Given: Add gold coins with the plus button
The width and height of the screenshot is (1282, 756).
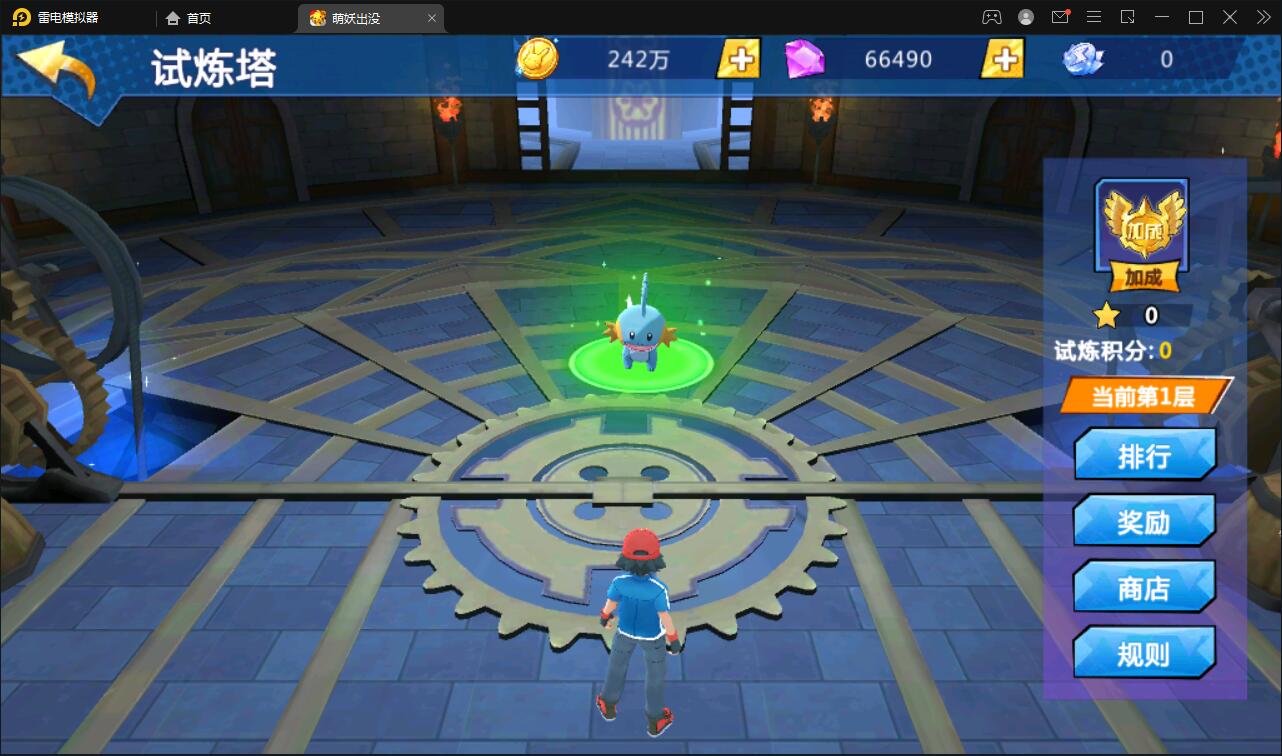Looking at the screenshot, I should point(739,59).
